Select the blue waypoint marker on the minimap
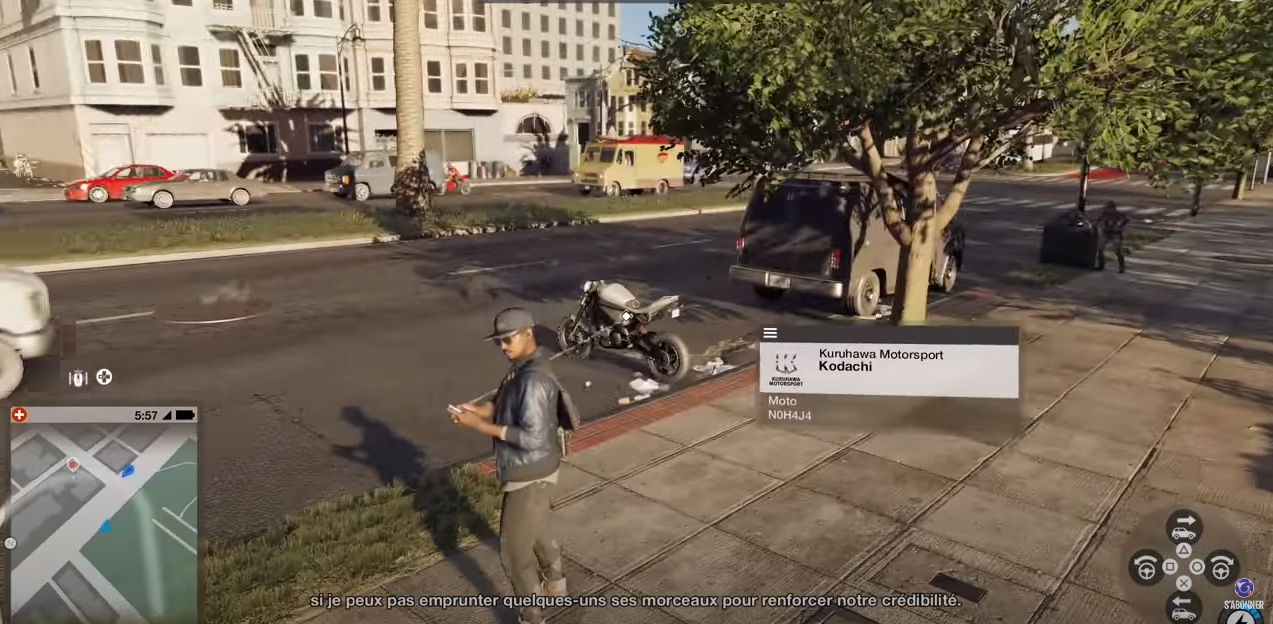 (x=127, y=471)
